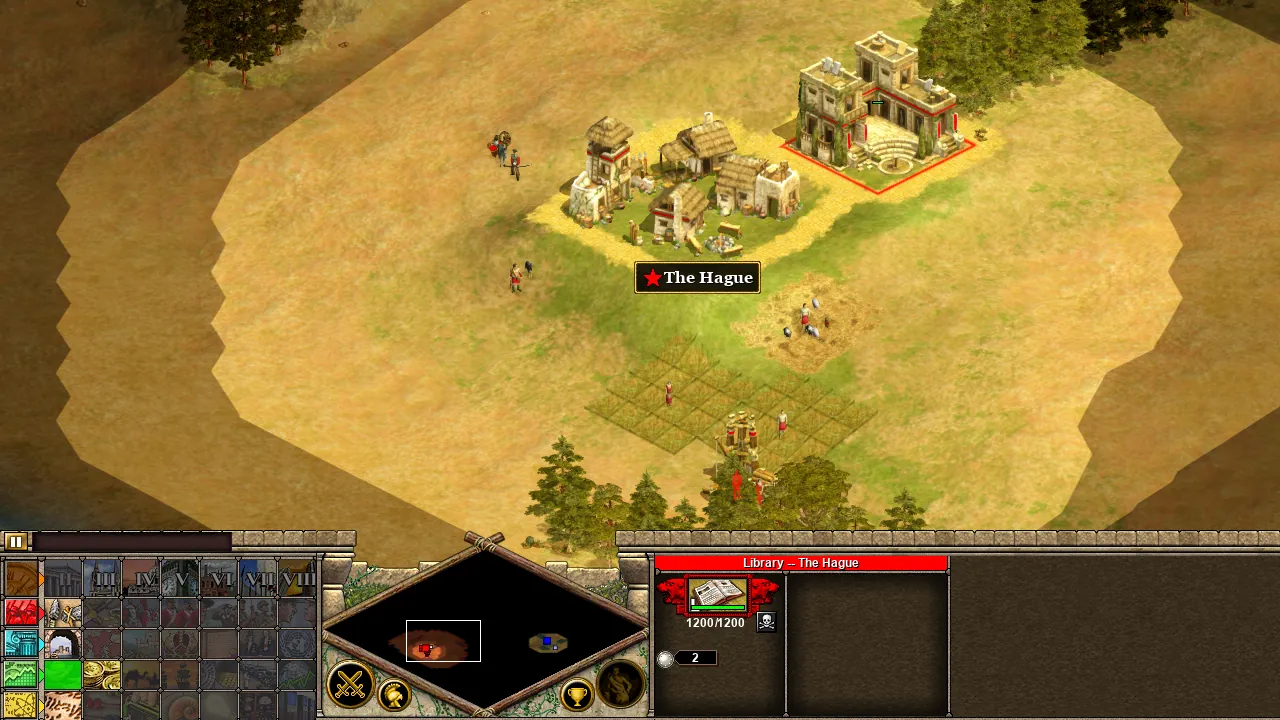Research the stone archway civic technology
1280x720 pixels.
tap(61, 644)
